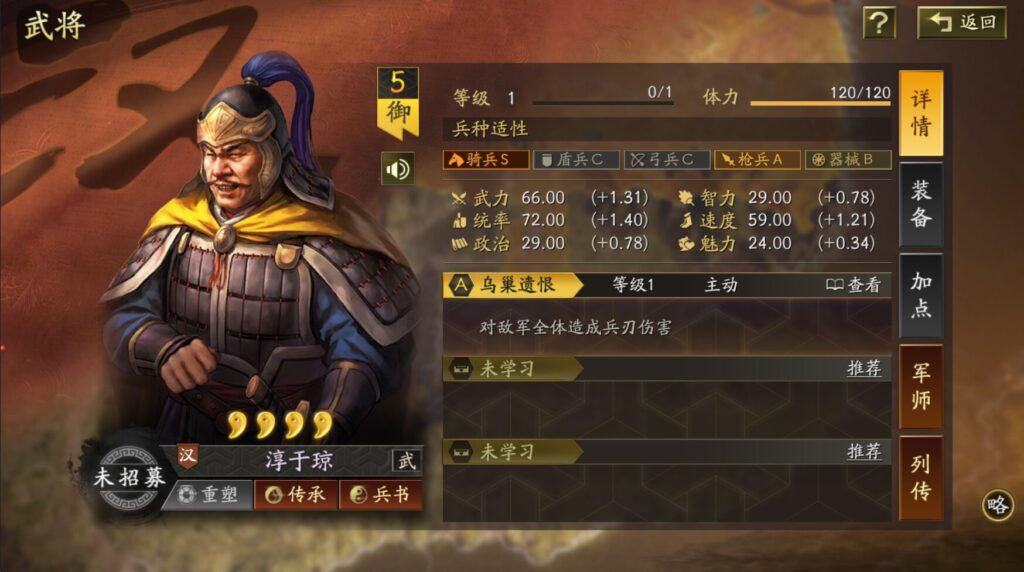
Task: Open the 传承 inheritance button
Action: click(x=295, y=495)
